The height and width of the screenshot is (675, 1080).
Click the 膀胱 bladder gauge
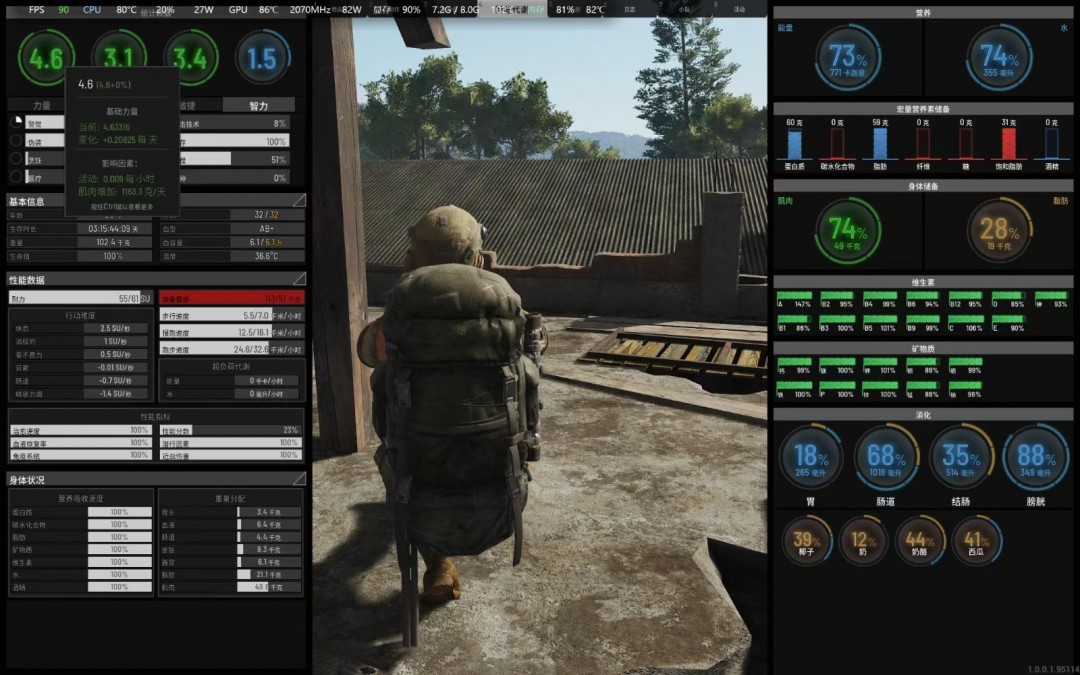click(1035, 457)
